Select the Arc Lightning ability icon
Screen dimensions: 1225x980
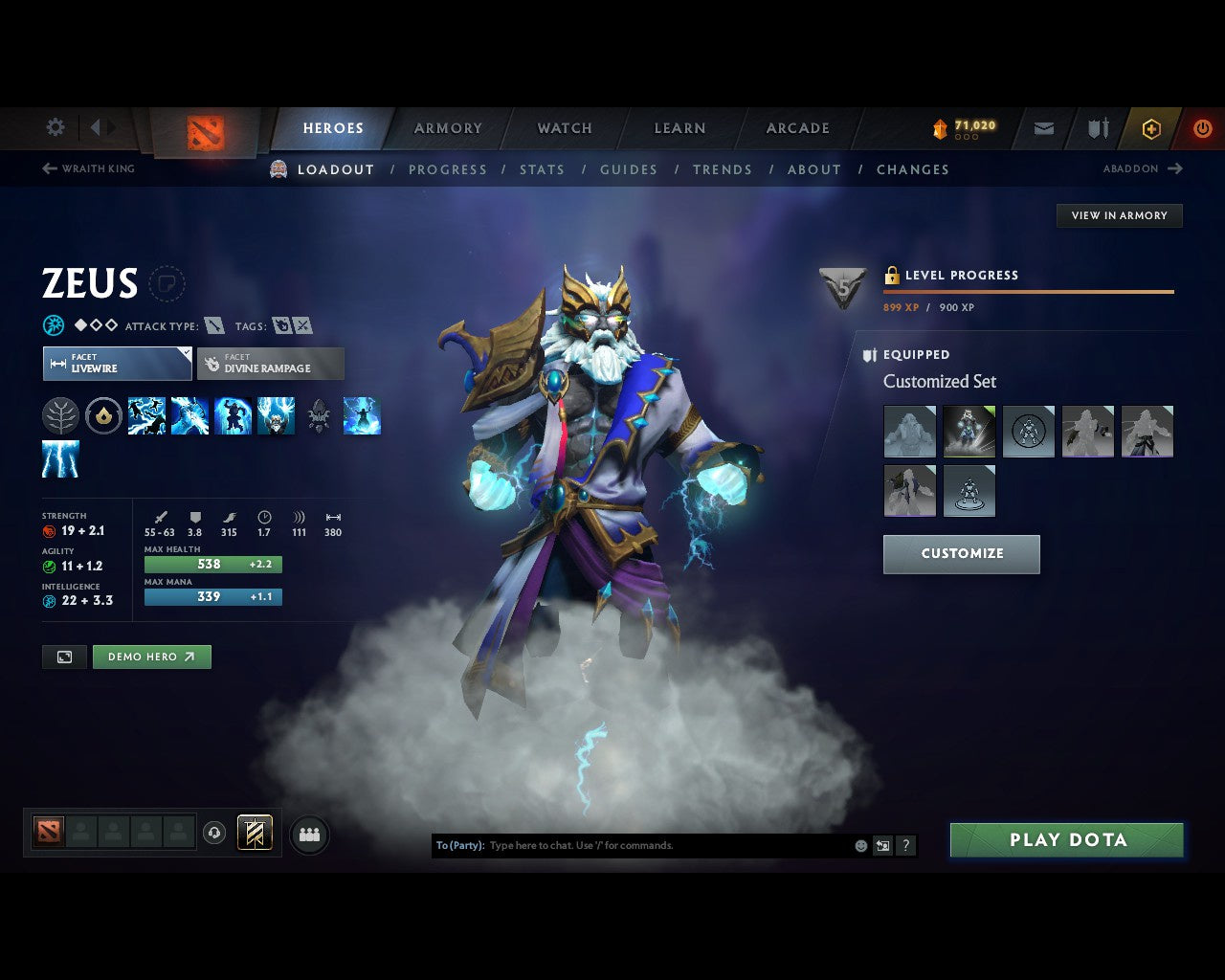pos(145,414)
